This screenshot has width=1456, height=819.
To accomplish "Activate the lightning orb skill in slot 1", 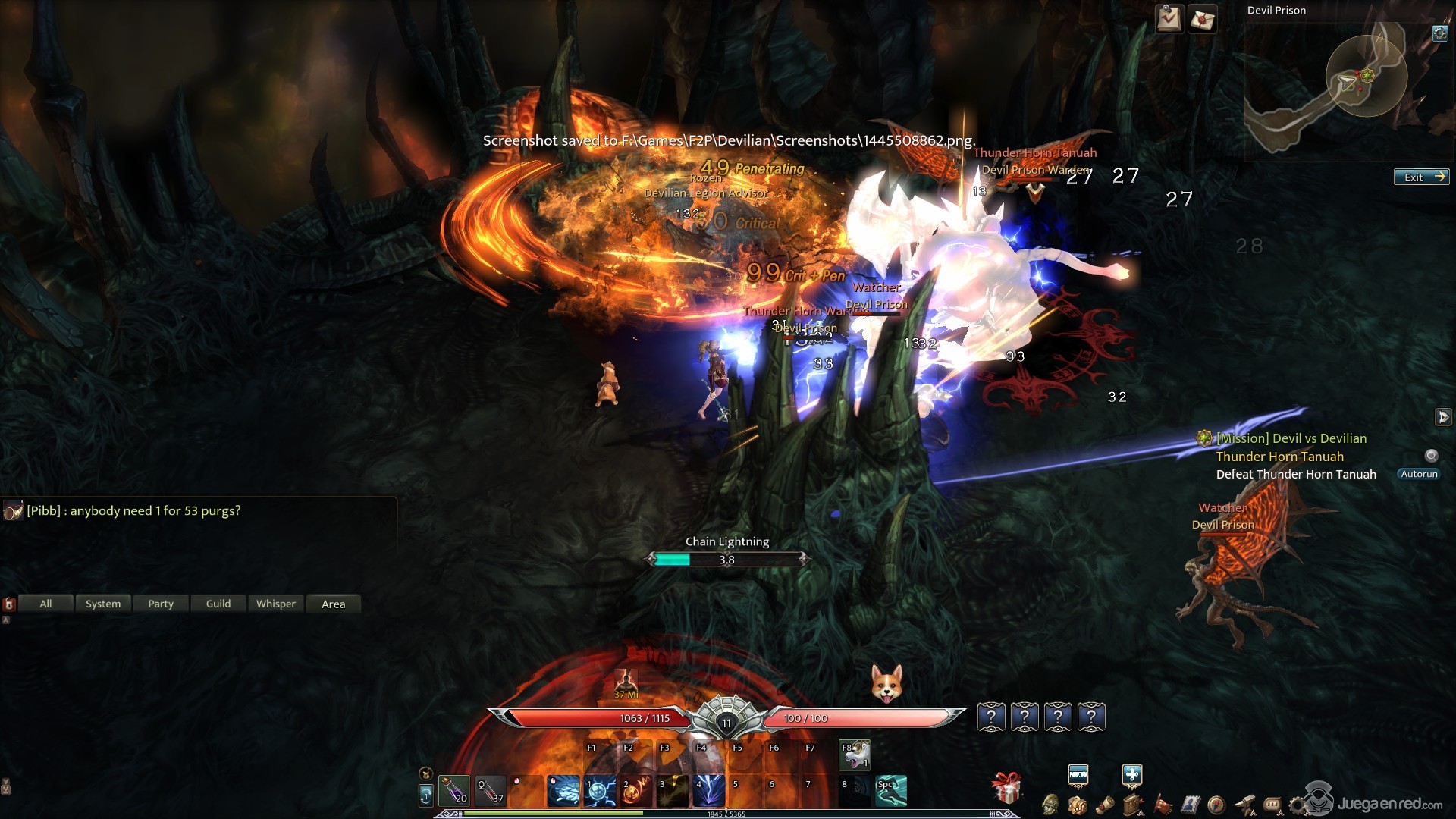I will (x=600, y=791).
